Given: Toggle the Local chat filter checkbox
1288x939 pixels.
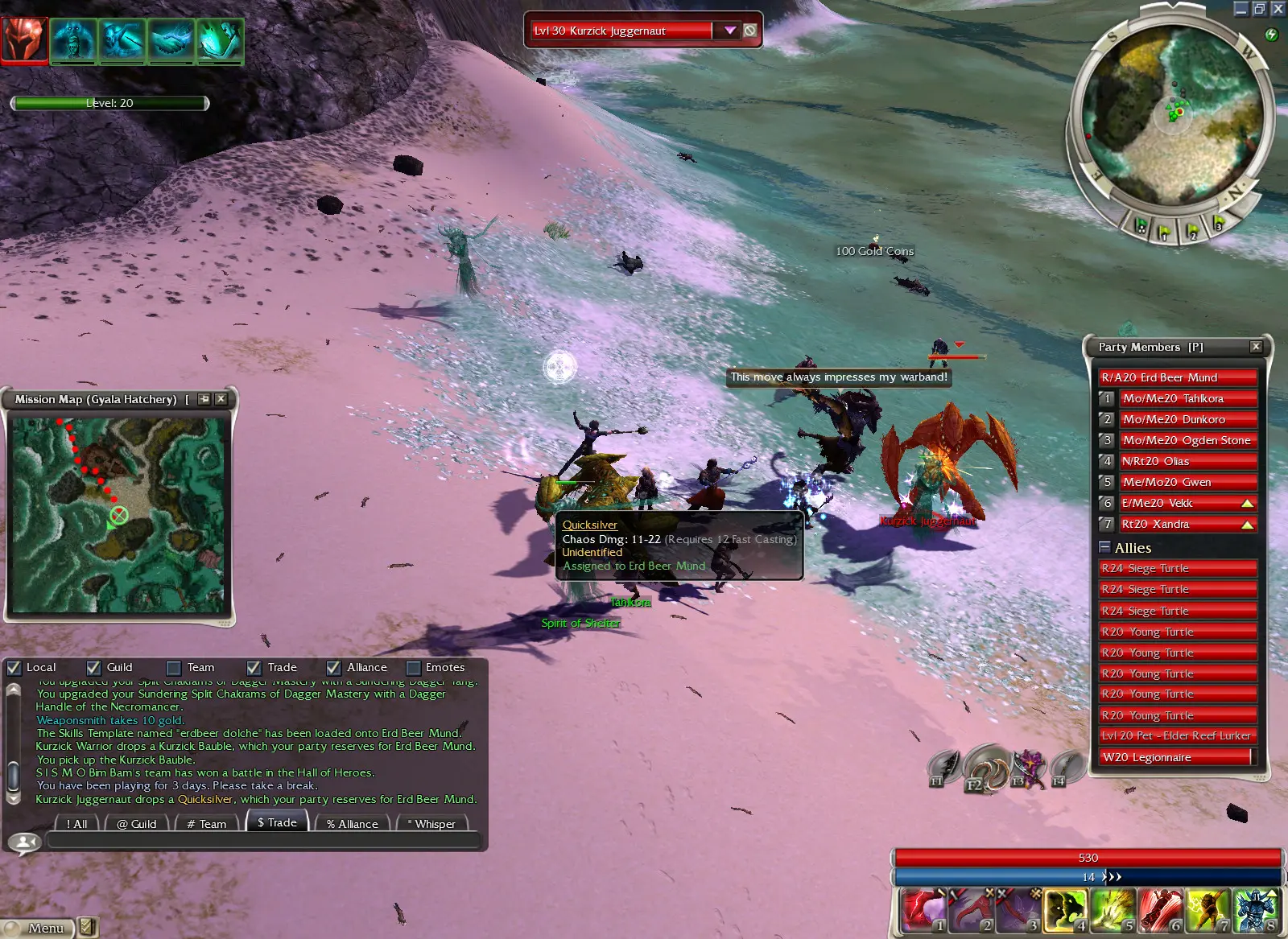Looking at the screenshot, I should (14, 668).
